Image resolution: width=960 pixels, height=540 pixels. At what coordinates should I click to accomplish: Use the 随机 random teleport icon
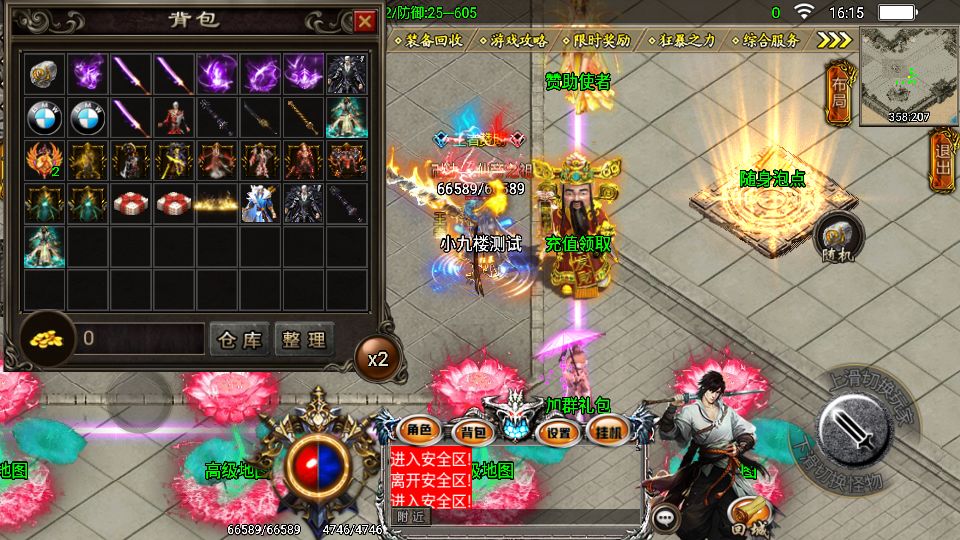pyautogui.click(x=838, y=238)
